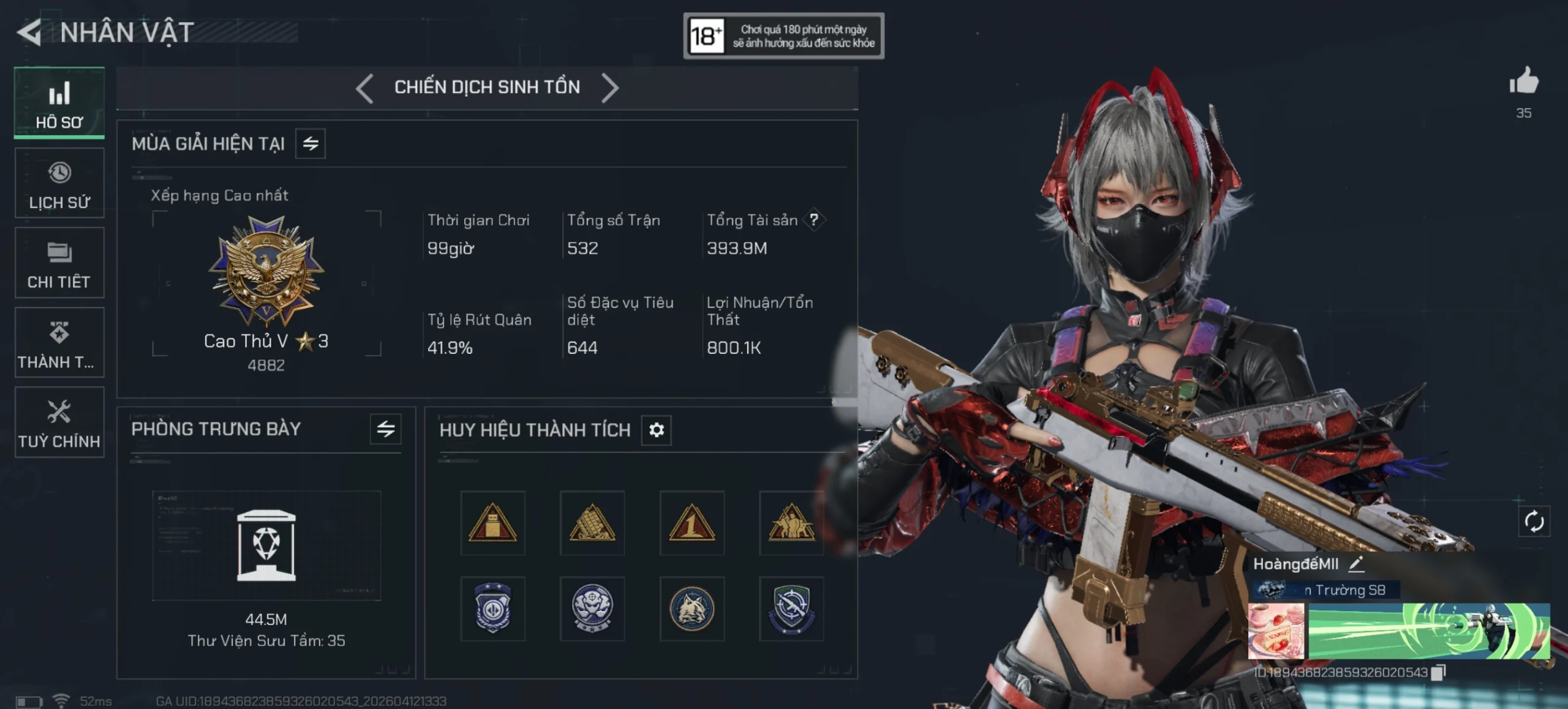Open the TUỲ CHỈNH customization tab

59,422
